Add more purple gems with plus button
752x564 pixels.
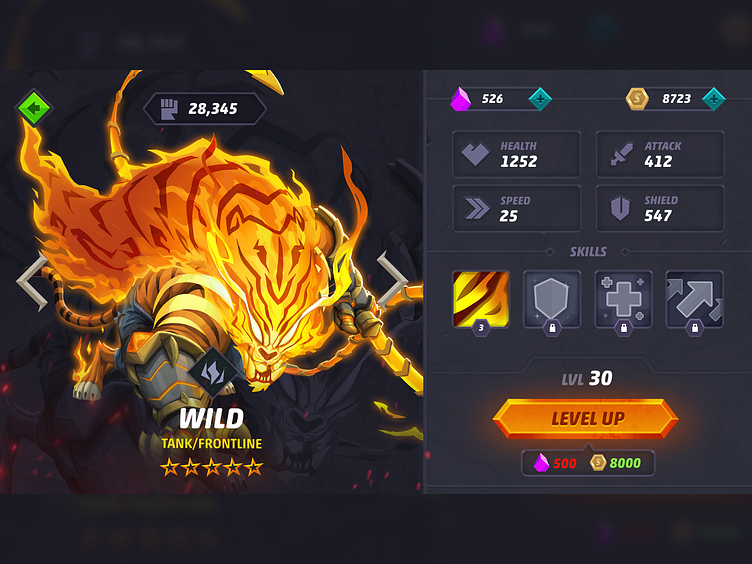click(x=540, y=98)
